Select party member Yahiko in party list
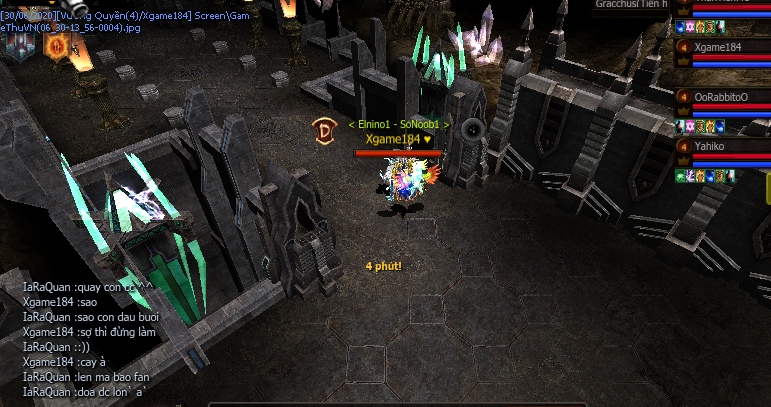771x407 pixels. click(710, 146)
